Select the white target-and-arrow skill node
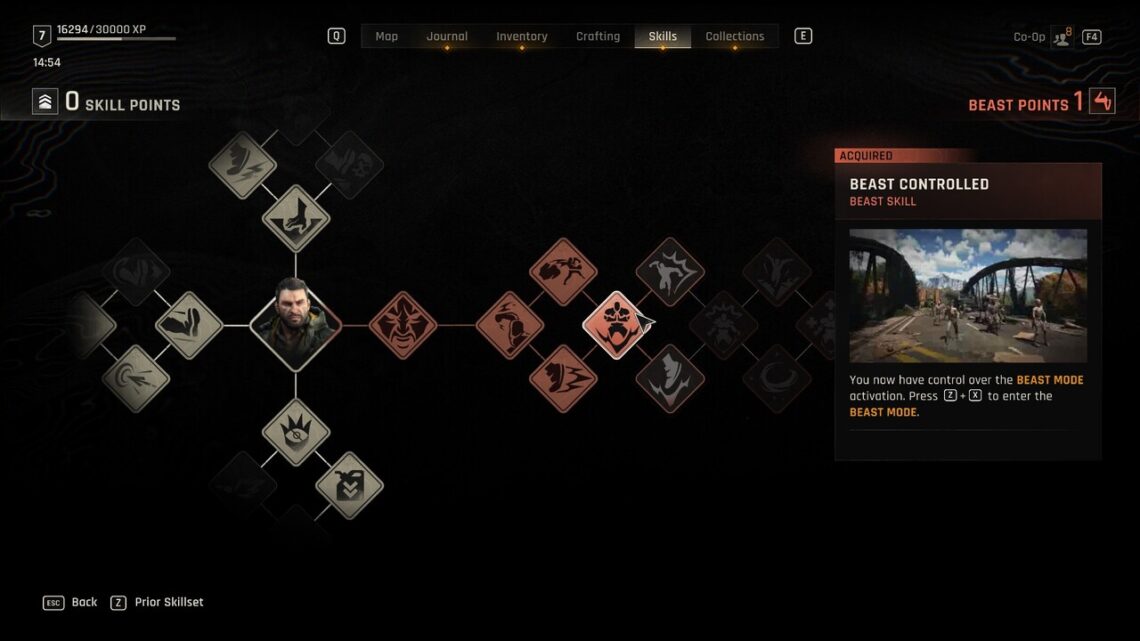This screenshot has height=641, width=1140. (136, 379)
